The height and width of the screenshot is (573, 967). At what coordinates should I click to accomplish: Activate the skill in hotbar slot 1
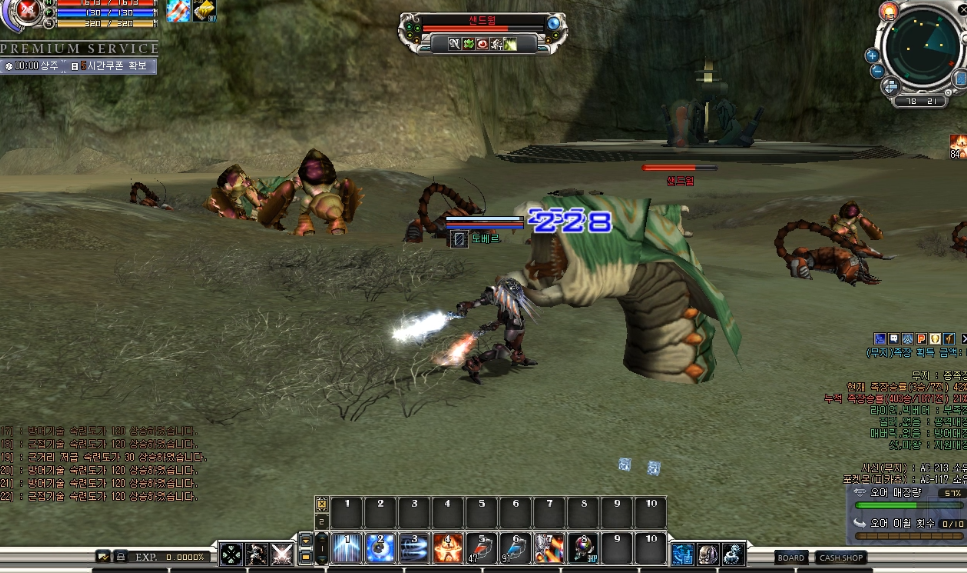pyautogui.click(x=347, y=547)
